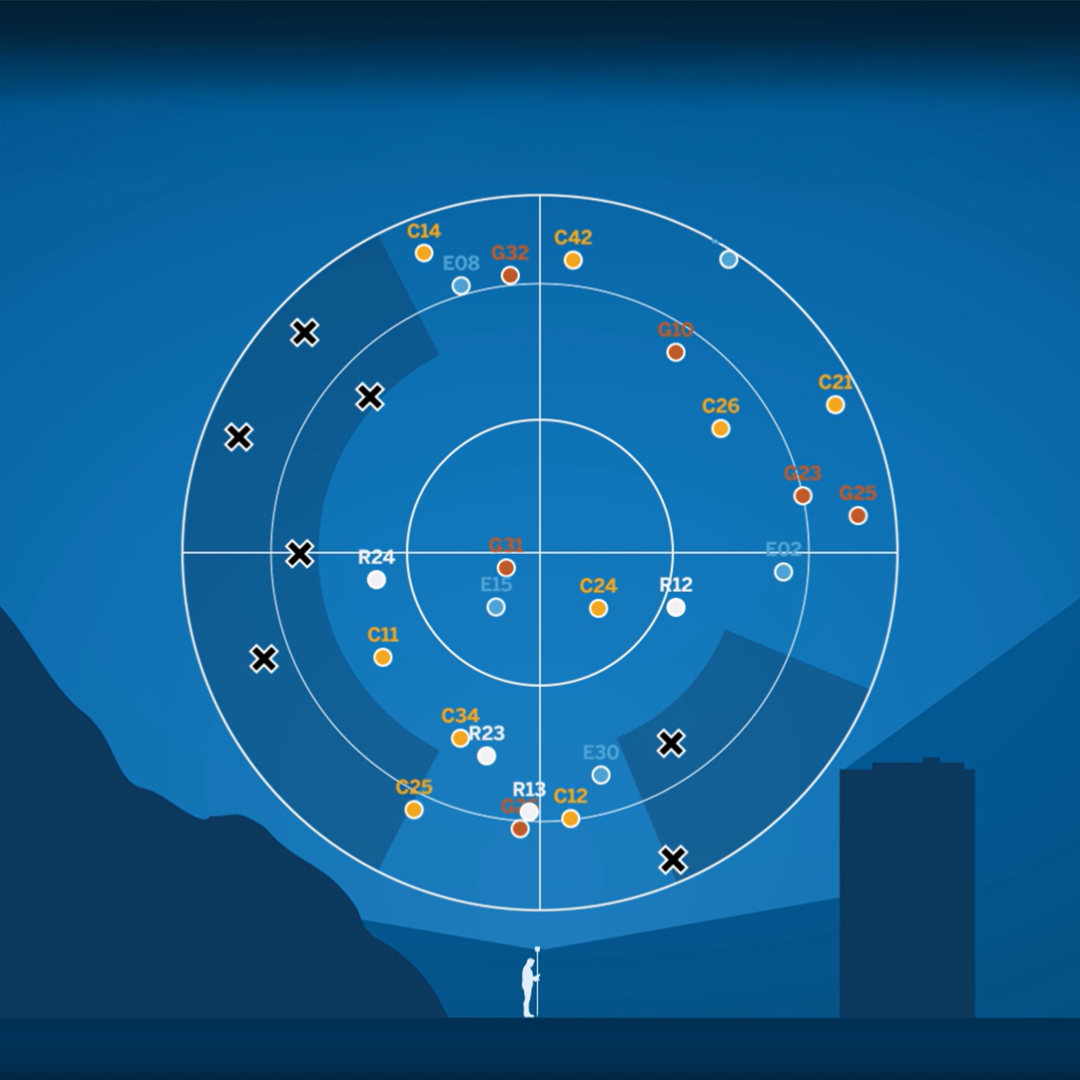
Task: Select satellite C42 on the skyplot
Action: point(573,260)
